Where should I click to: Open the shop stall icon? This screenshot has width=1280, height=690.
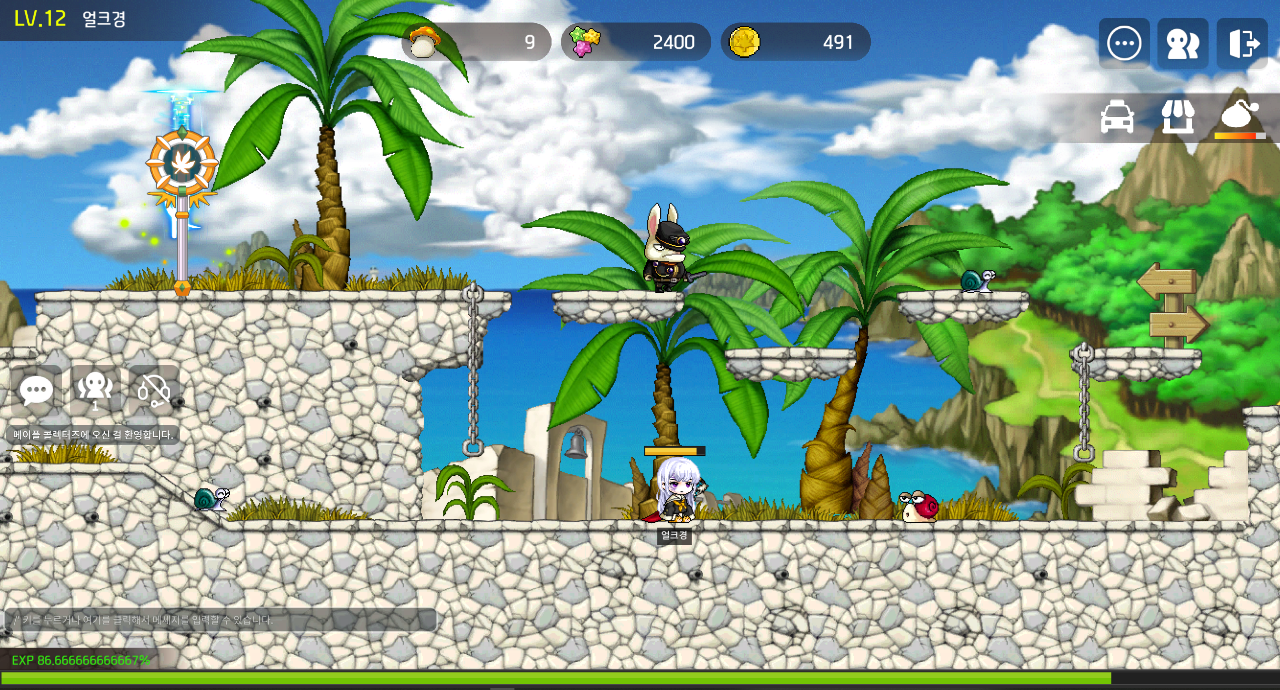coord(1178,117)
